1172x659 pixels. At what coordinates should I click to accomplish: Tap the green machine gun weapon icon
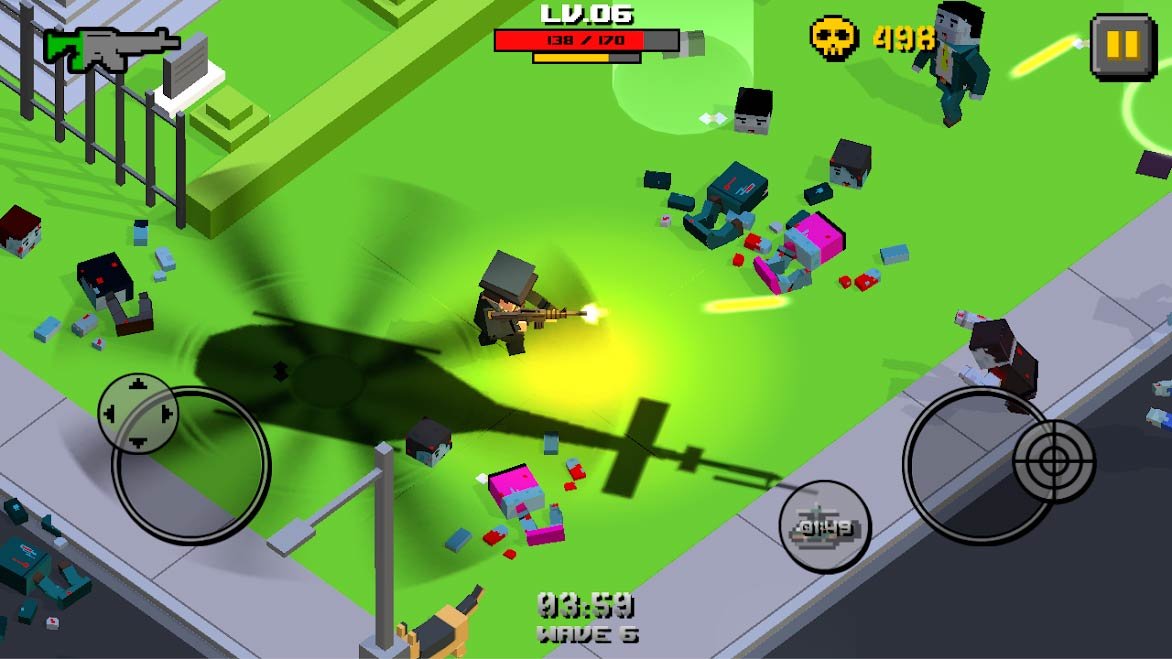(x=111, y=47)
